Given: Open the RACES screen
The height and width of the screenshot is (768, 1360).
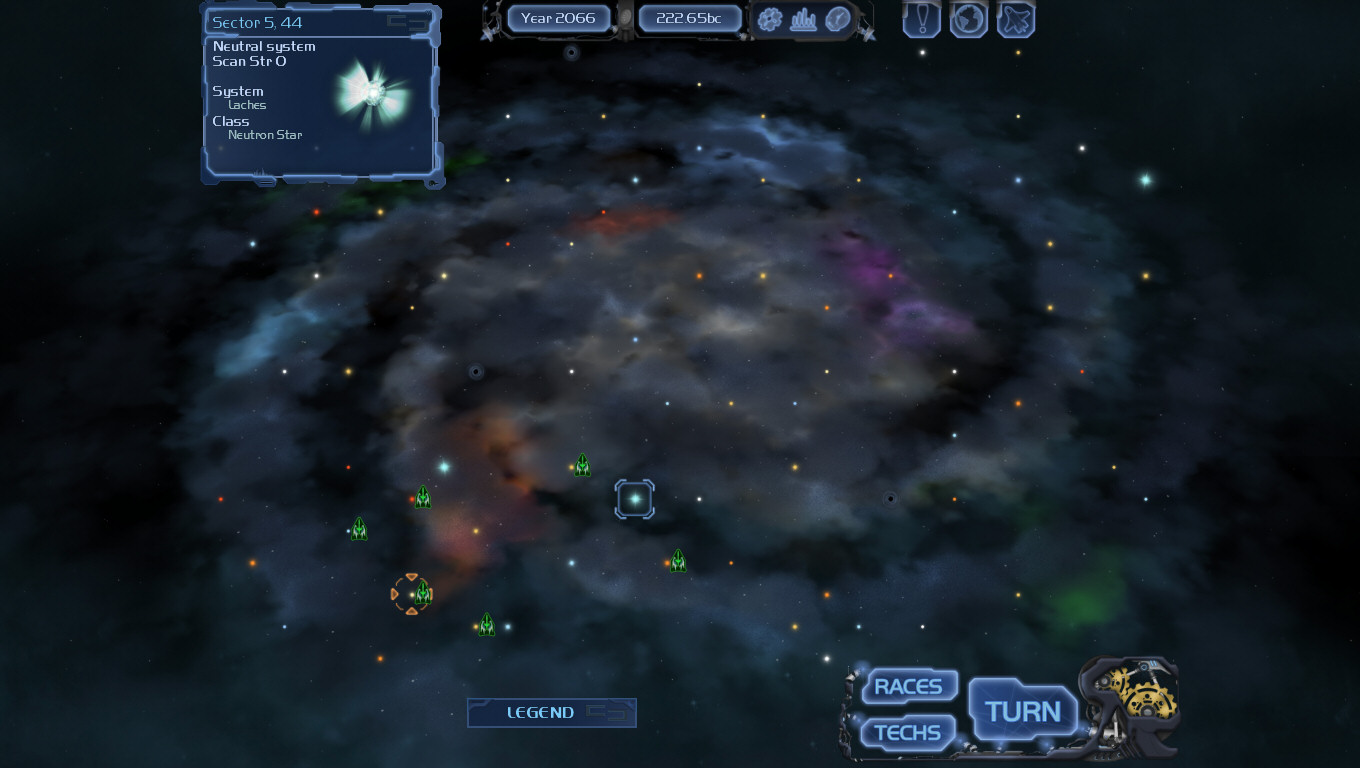Looking at the screenshot, I should coord(908,687).
